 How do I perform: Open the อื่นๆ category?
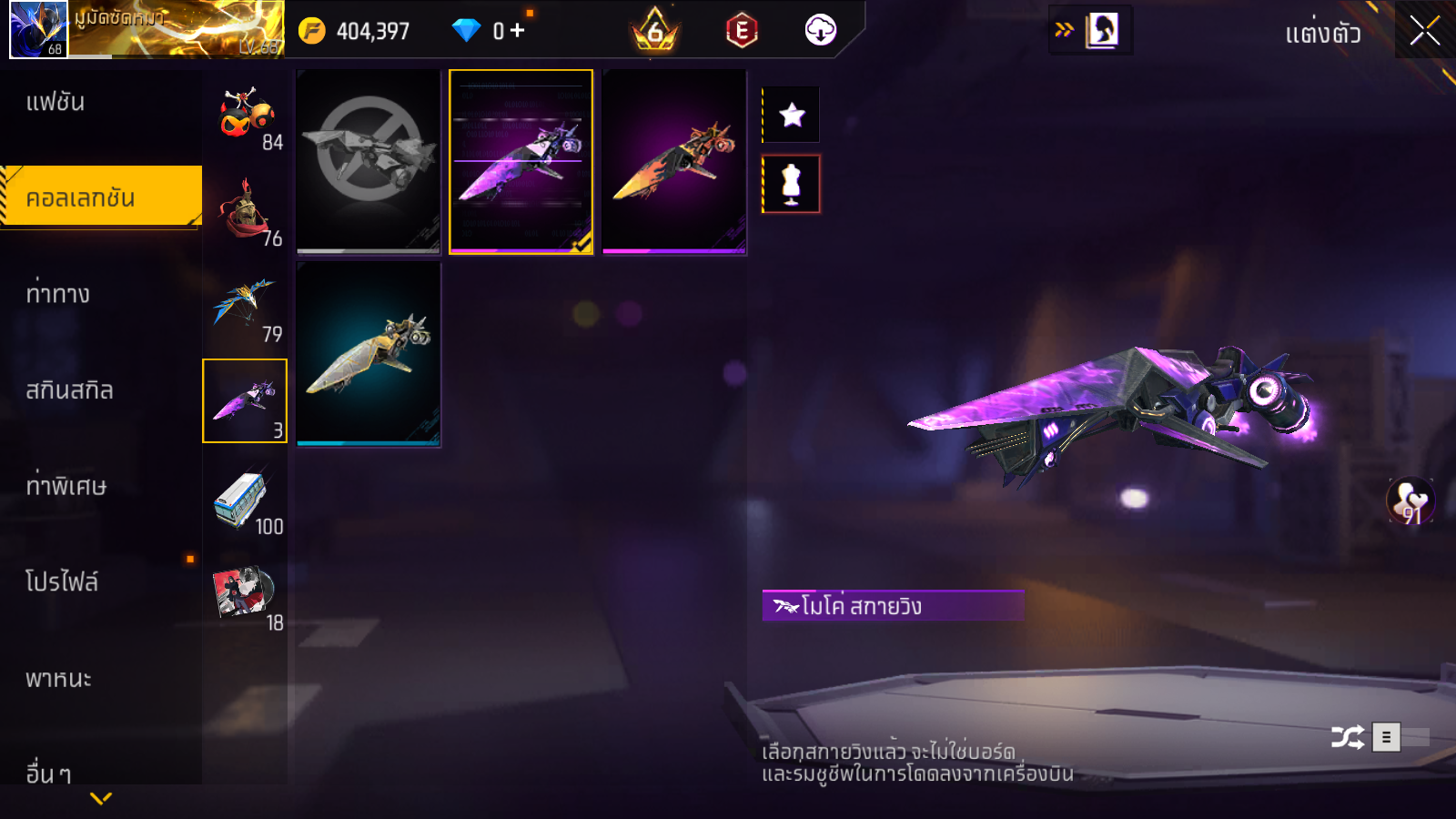pos(48,773)
